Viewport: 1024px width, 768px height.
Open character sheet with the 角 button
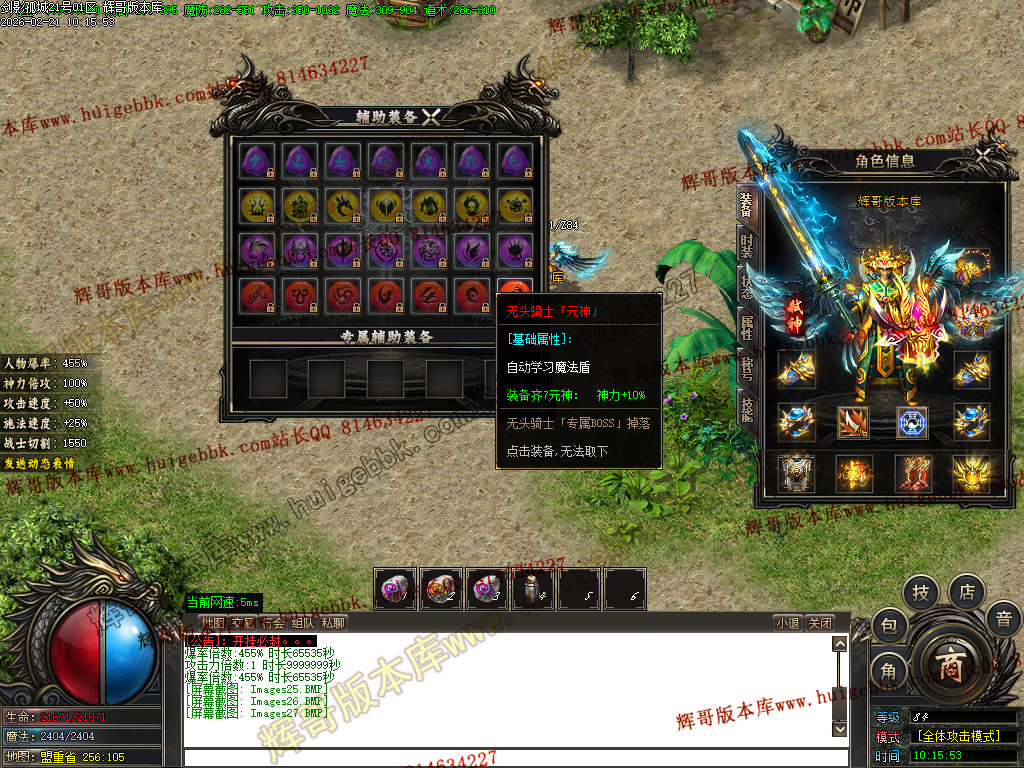pyautogui.click(x=888, y=671)
